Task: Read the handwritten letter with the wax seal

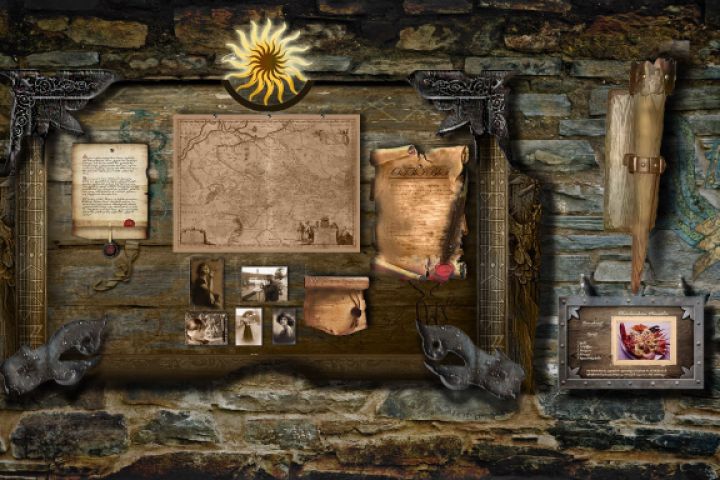Action: click(110, 191)
